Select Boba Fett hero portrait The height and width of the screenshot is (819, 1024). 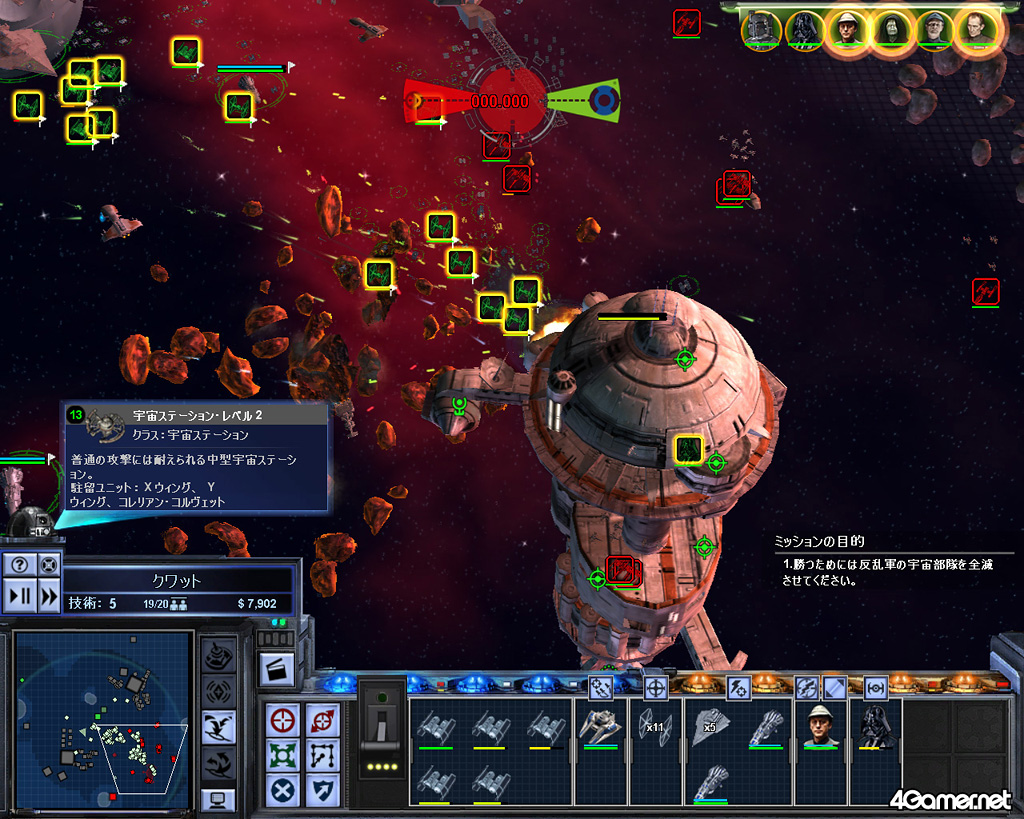coord(761,31)
